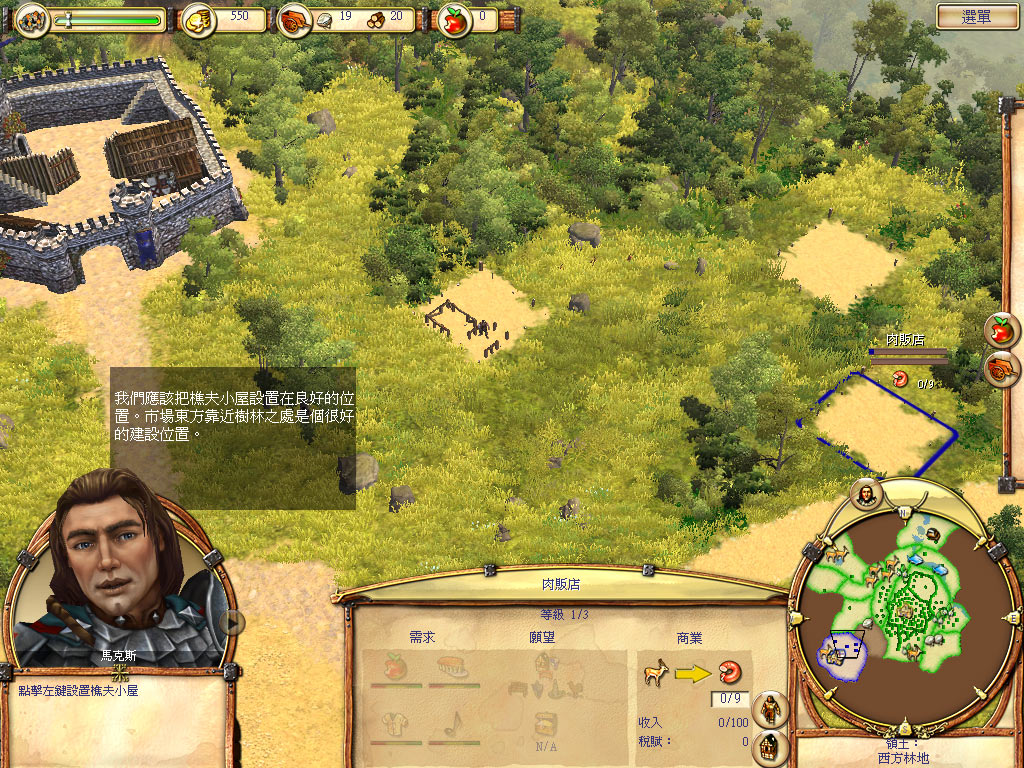Click the house button in building panel
1024x768 pixels.
(770, 746)
